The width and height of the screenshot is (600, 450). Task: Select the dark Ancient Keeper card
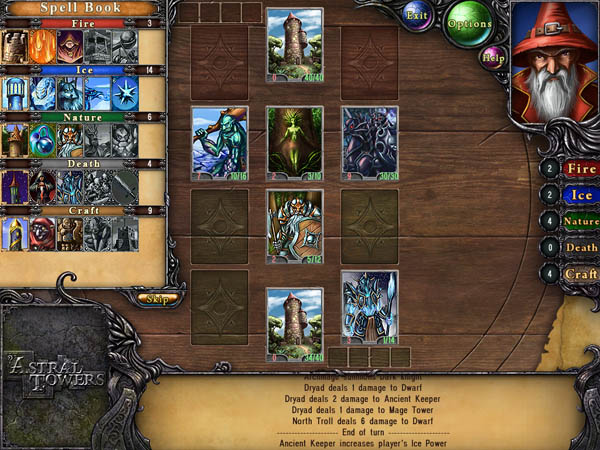click(369, 141)
